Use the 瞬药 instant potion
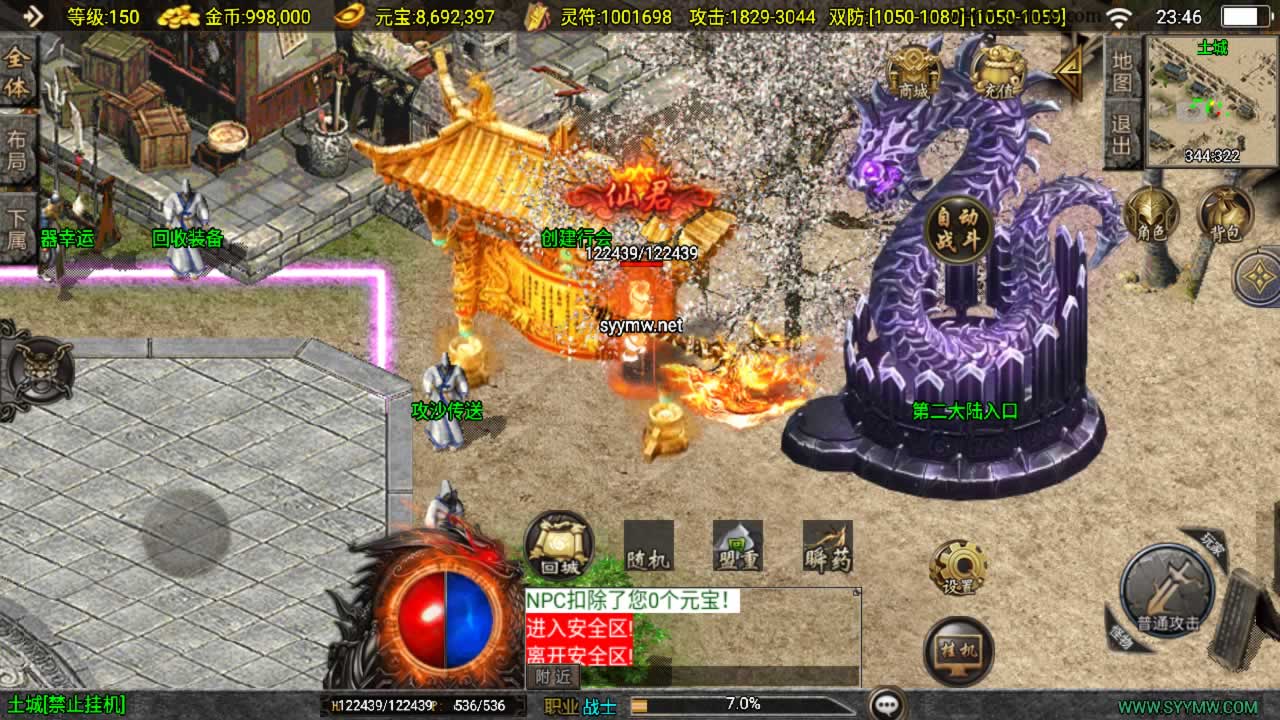The image size is (1280, 720). [x=828, y=546]
